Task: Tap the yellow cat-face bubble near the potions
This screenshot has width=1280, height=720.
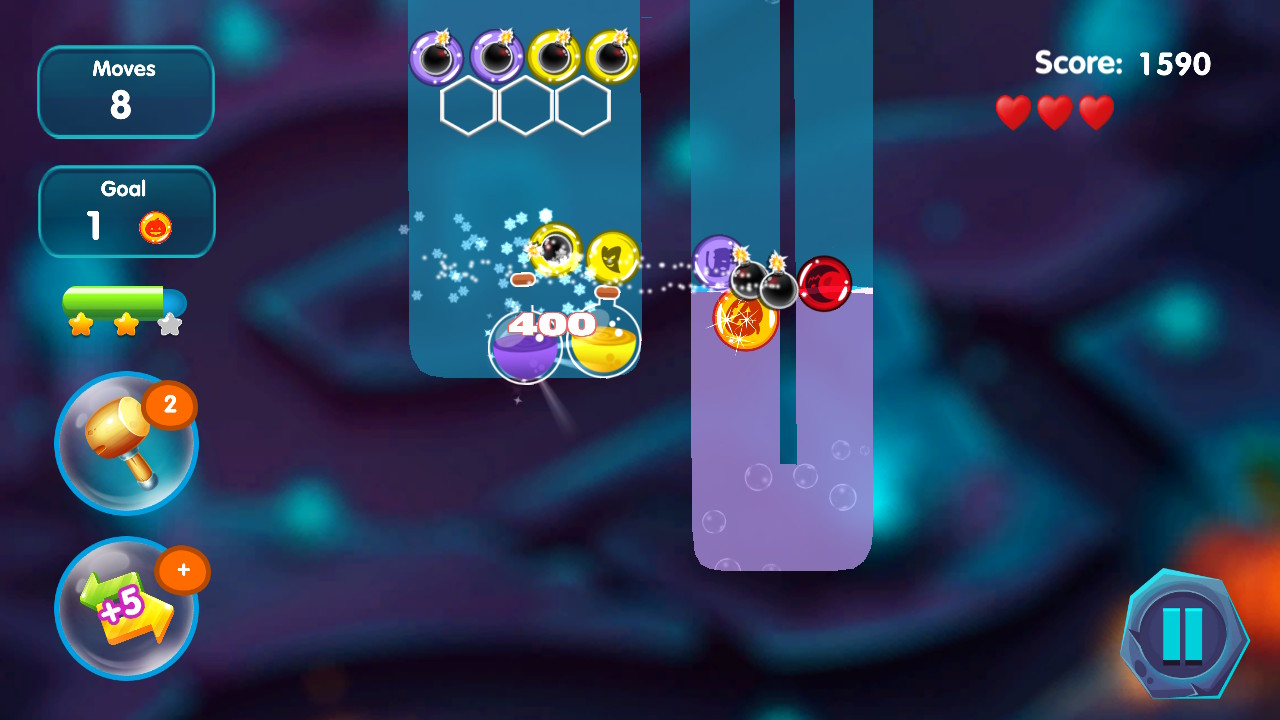Action: click(614, 258)
